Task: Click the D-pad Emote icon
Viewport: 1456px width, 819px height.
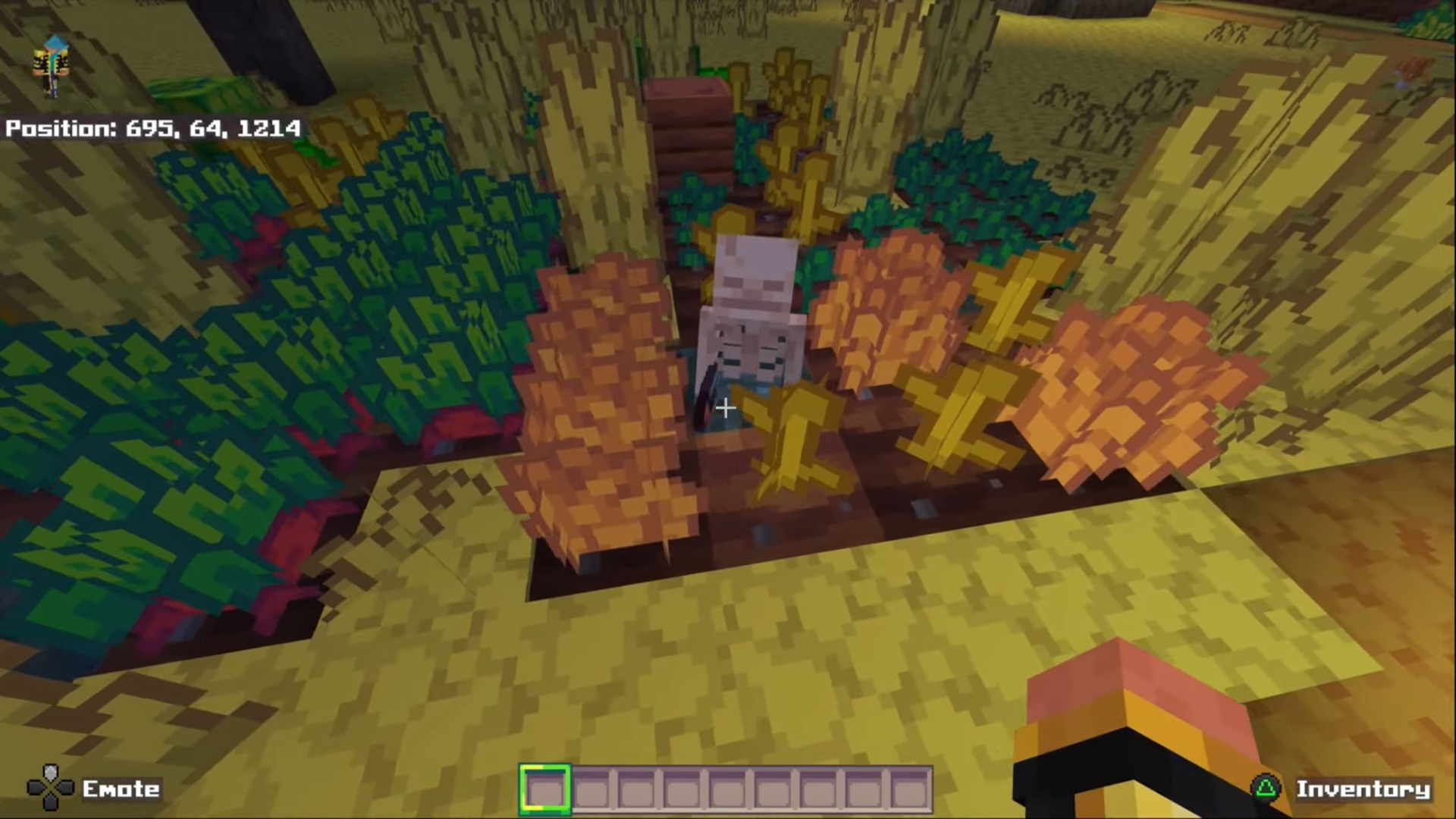Action: point(50,787)
